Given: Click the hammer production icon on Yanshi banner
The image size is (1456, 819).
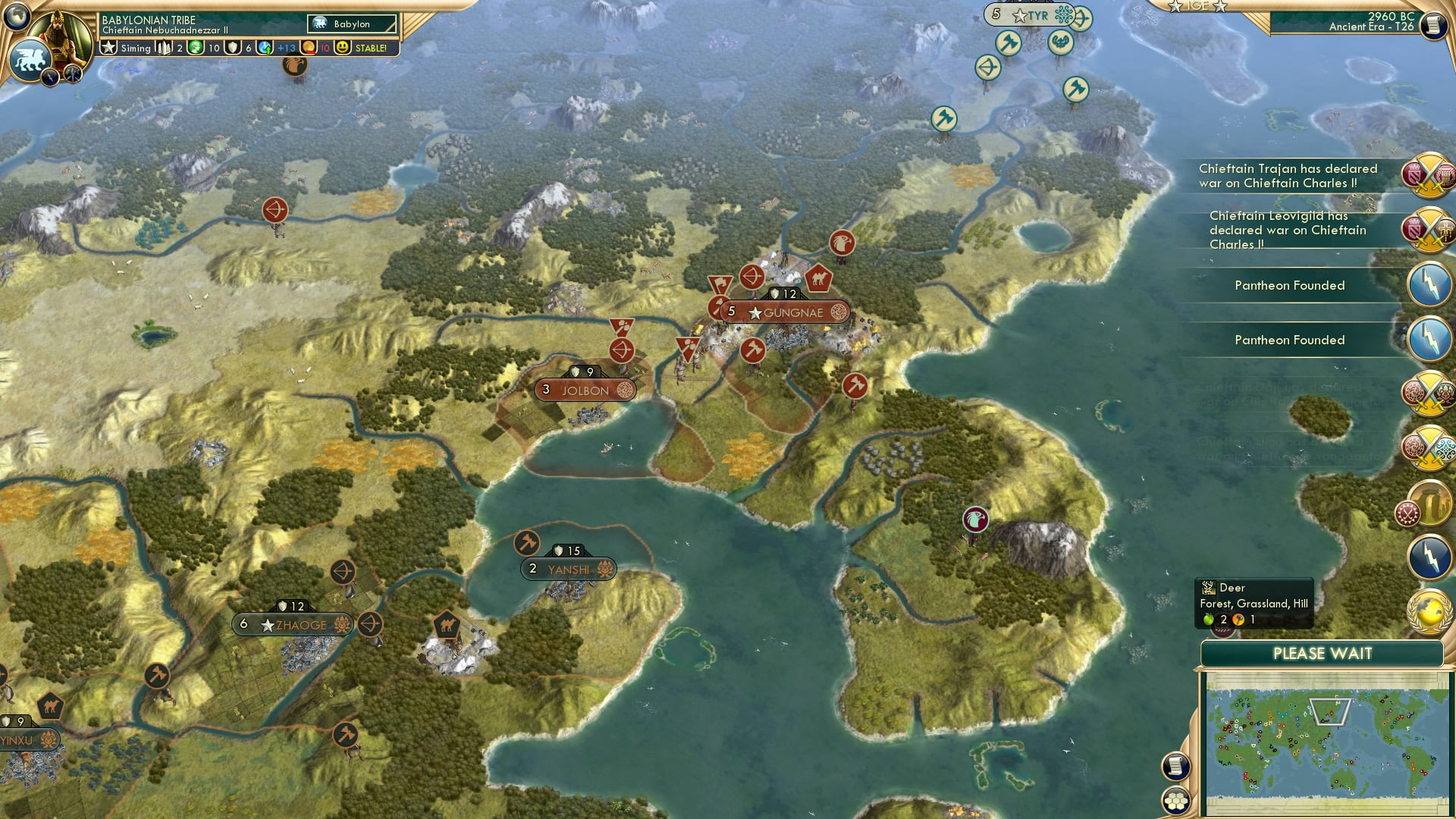Looking at the screenshot, I should [529, 544].
